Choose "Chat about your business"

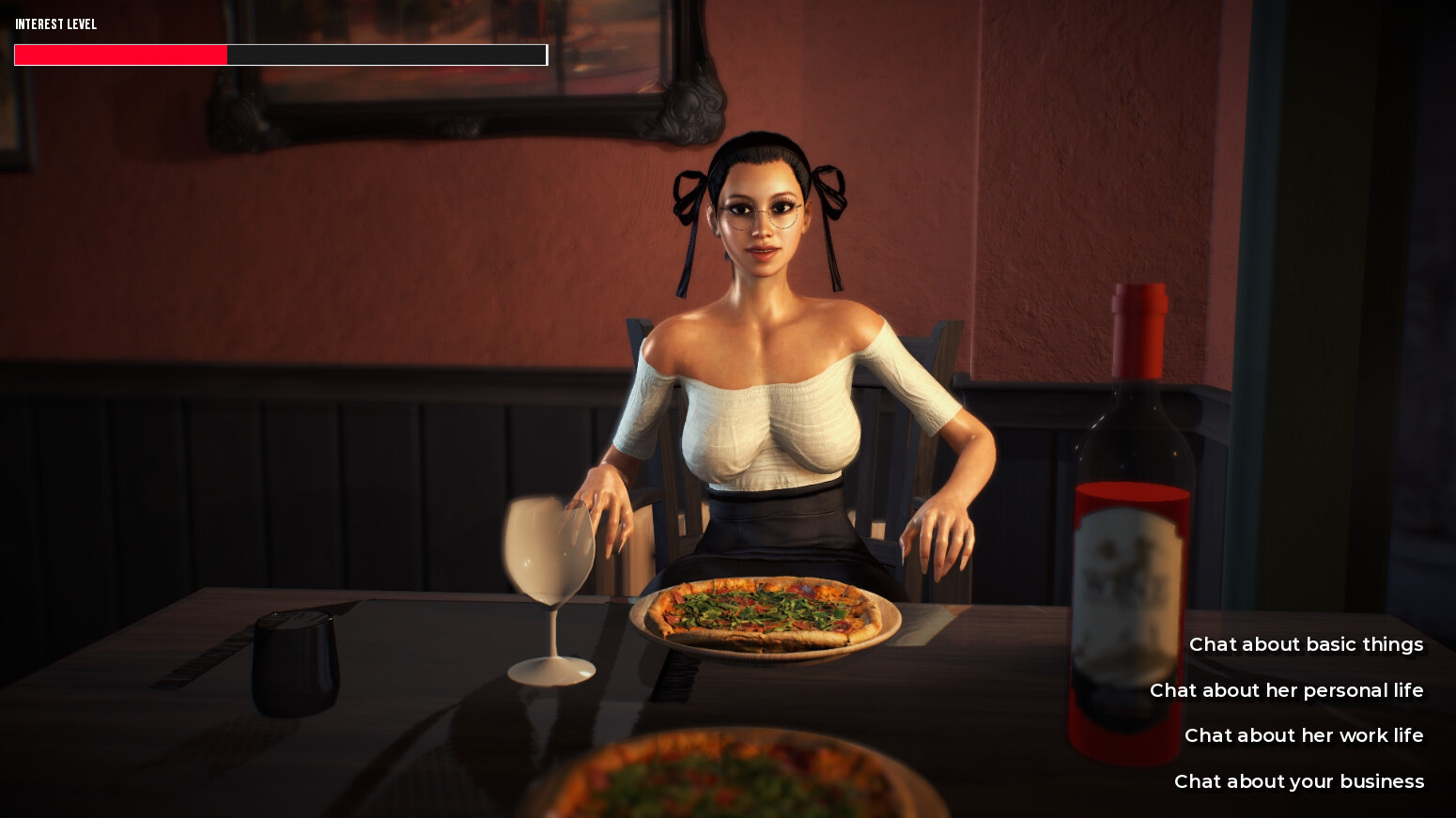click(1298, 780)
